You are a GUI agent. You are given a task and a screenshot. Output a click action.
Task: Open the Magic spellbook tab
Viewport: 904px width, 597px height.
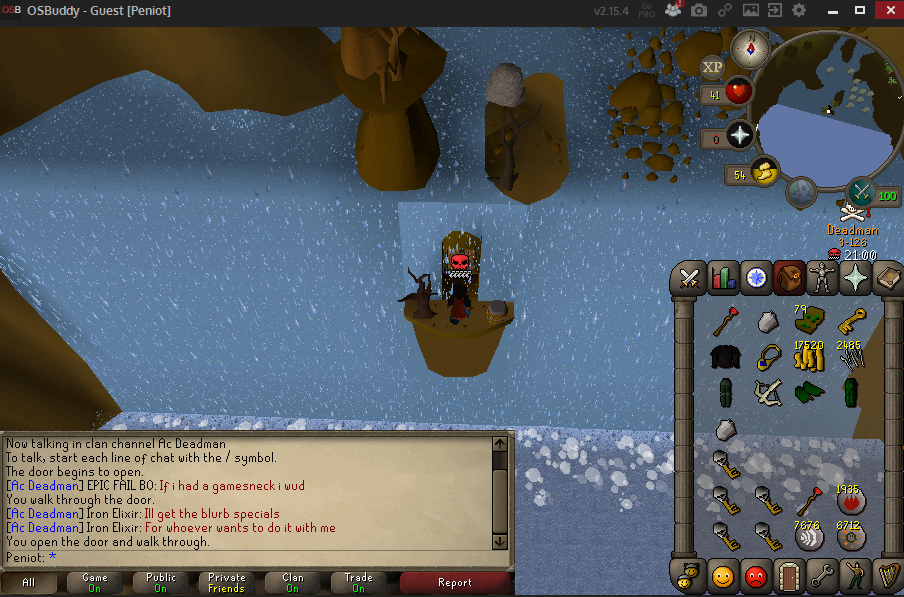pyautogui.click(x=886, y=278)
